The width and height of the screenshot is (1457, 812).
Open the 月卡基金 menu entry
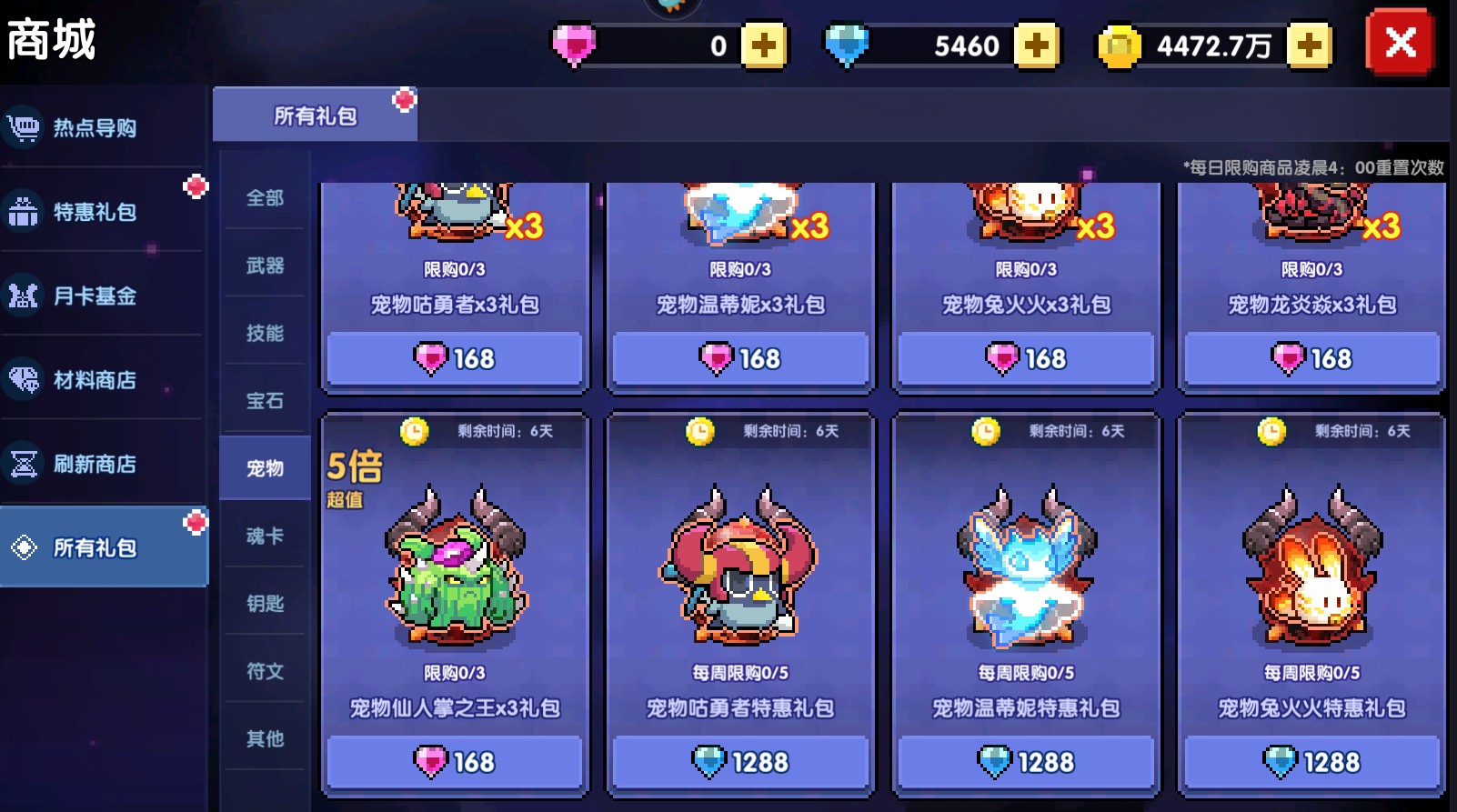click(x=95, y=296)
